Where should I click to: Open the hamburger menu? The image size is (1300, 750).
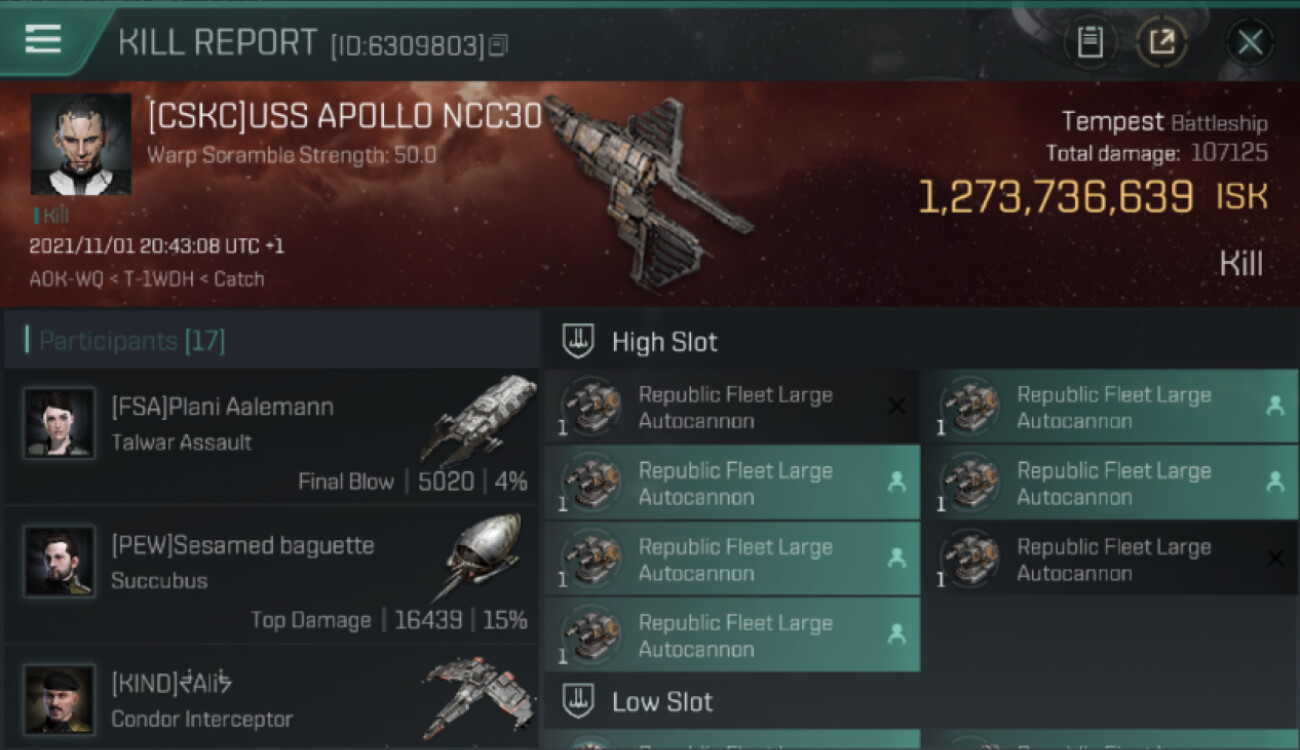pyautogui.click(x=43, y=40)
